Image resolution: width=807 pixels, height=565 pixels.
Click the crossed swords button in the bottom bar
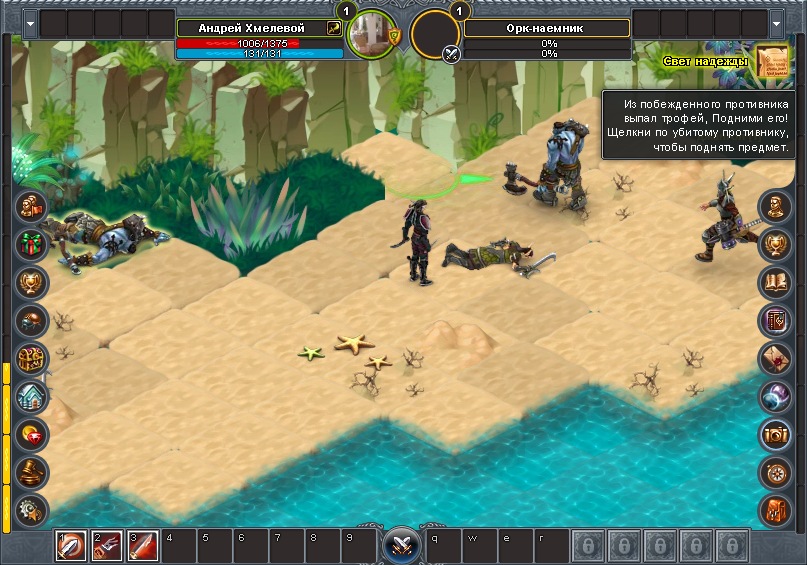coord(402,546)
